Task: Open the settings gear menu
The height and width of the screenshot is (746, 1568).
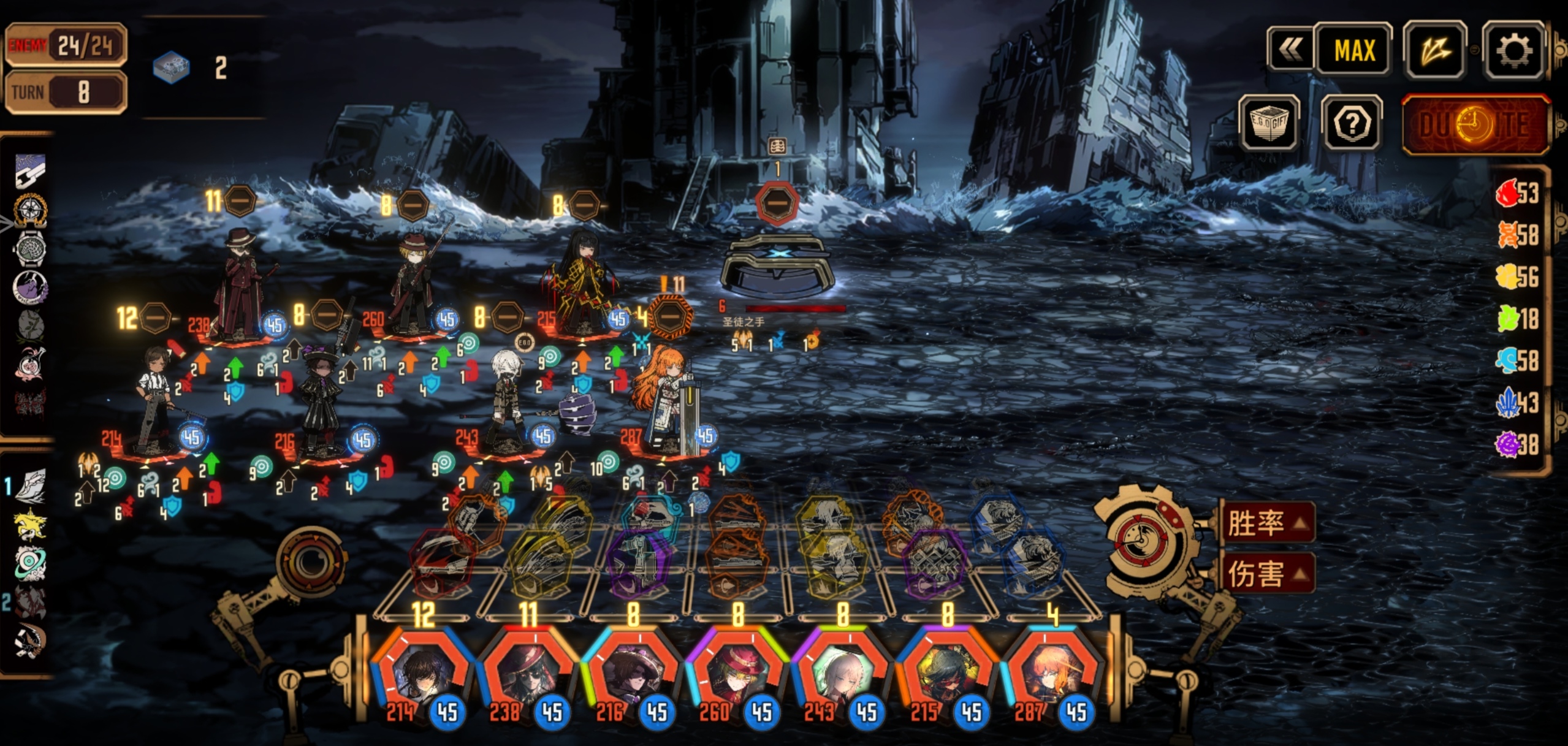Action: pyautogui.click(x=1513, y=50)
